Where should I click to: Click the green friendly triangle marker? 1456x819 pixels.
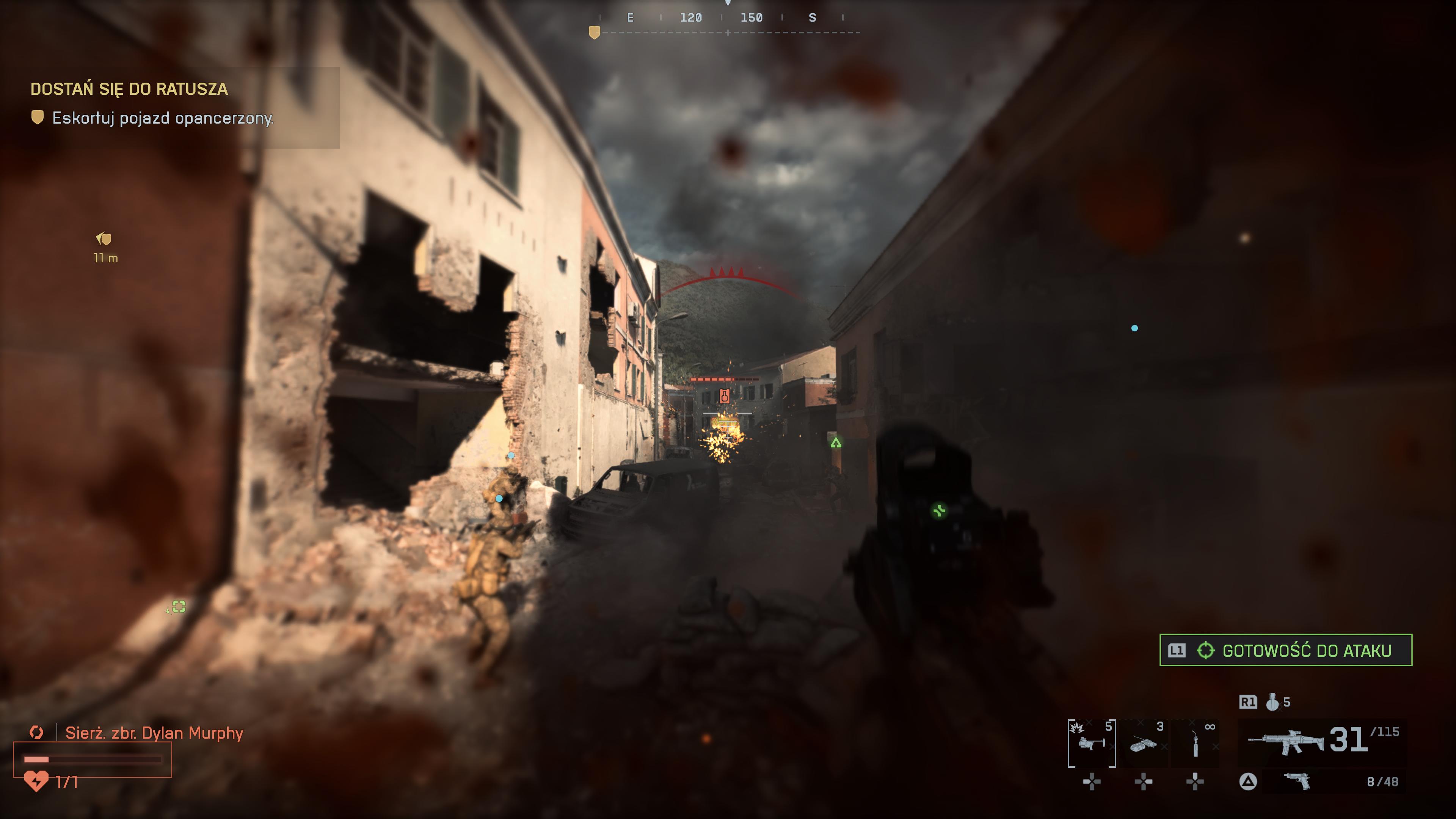pos(836,442)
